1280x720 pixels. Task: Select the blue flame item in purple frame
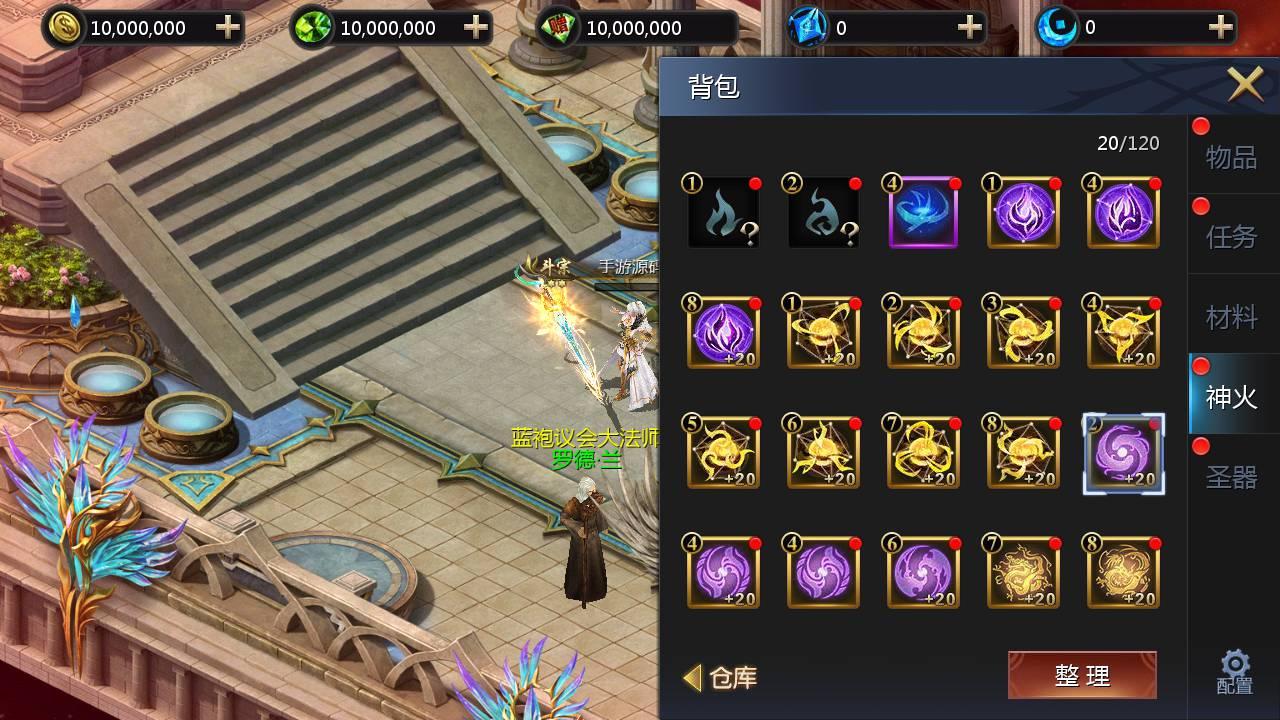click(923, 213)
